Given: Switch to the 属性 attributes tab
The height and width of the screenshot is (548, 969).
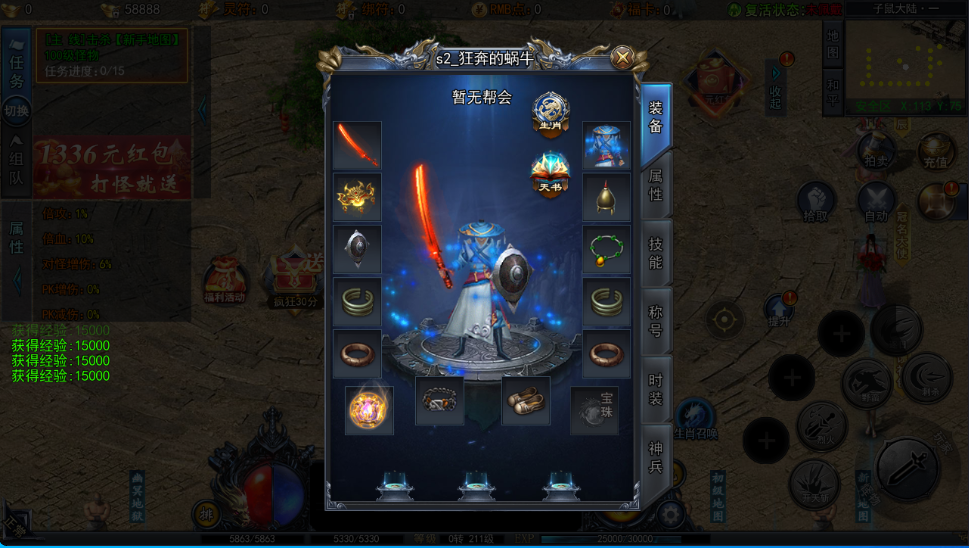Looking at the screenshot, I should pyautogui.click(x=656, y=185).
